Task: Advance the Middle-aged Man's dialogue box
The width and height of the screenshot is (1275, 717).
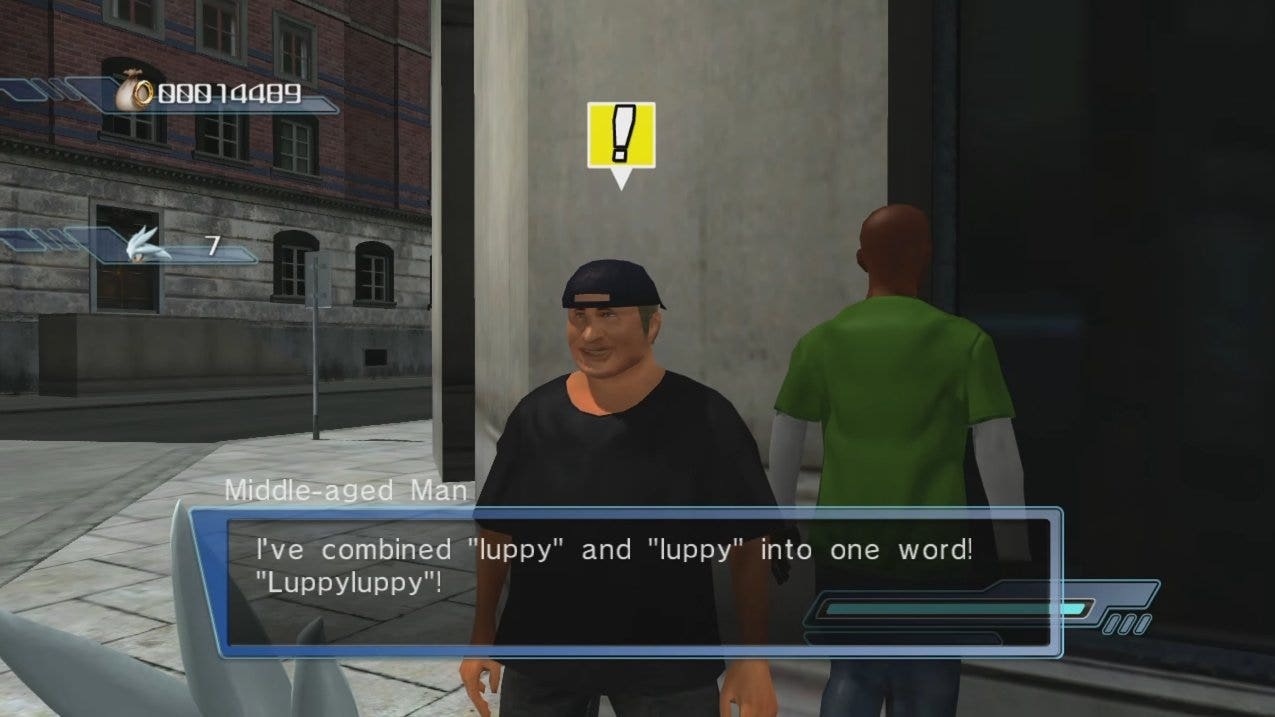Action: pos(626,582)
